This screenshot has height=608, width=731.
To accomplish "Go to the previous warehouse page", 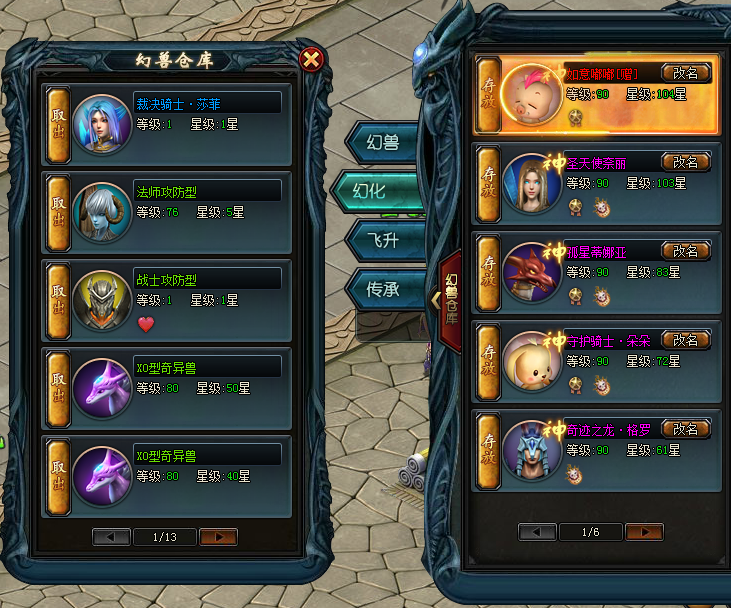I will click(x=111, y=537).
